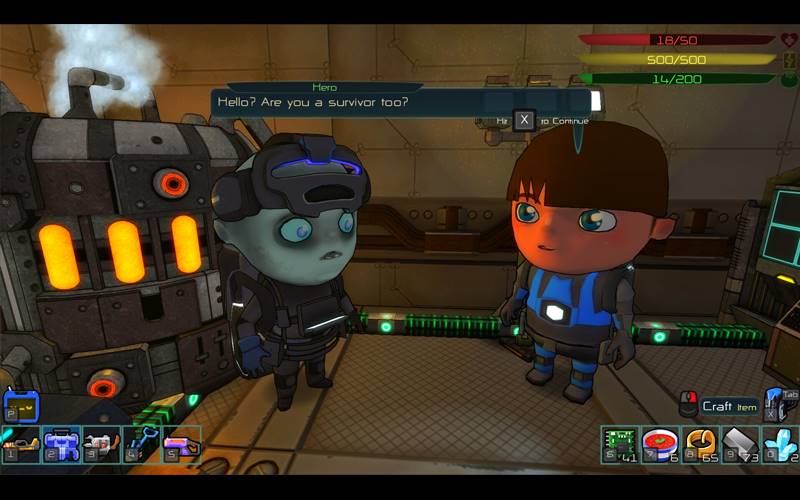Equip the purple blaster gun slot
Screen dimensions: 800x500
pyautogui.click(x=181, y=444)
